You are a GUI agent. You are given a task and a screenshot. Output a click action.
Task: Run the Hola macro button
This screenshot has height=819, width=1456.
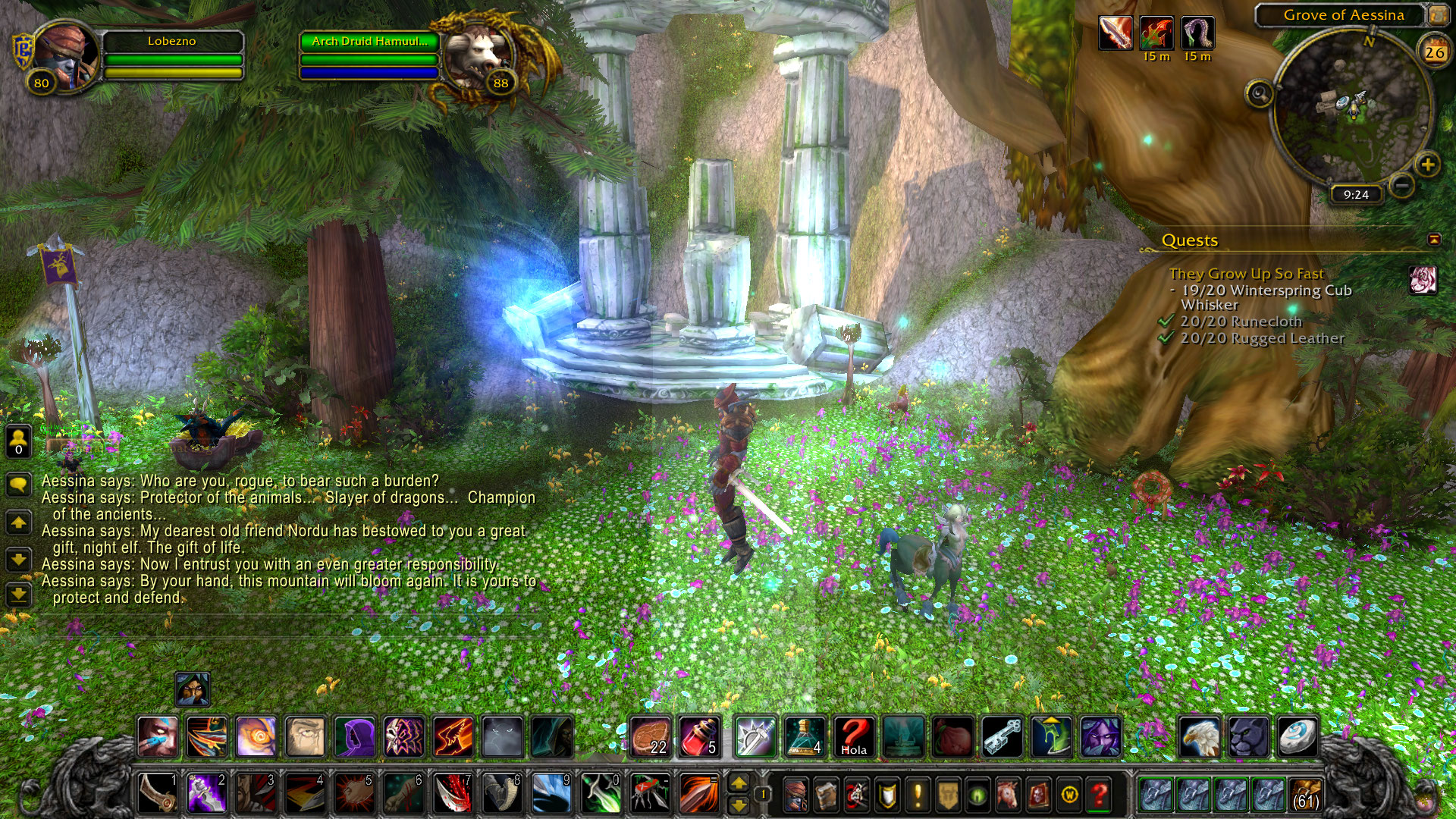pyautogui.click(x=854, y=736)
